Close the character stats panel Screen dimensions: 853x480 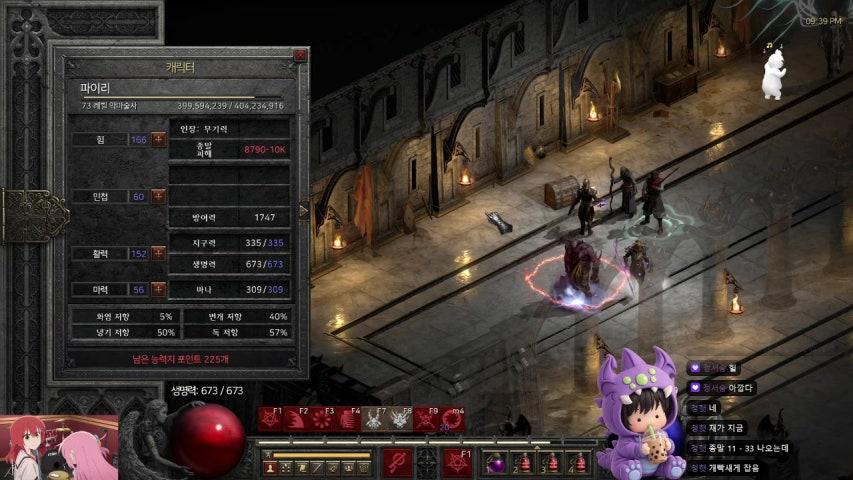pyautogui.click(x=300, y=56)
